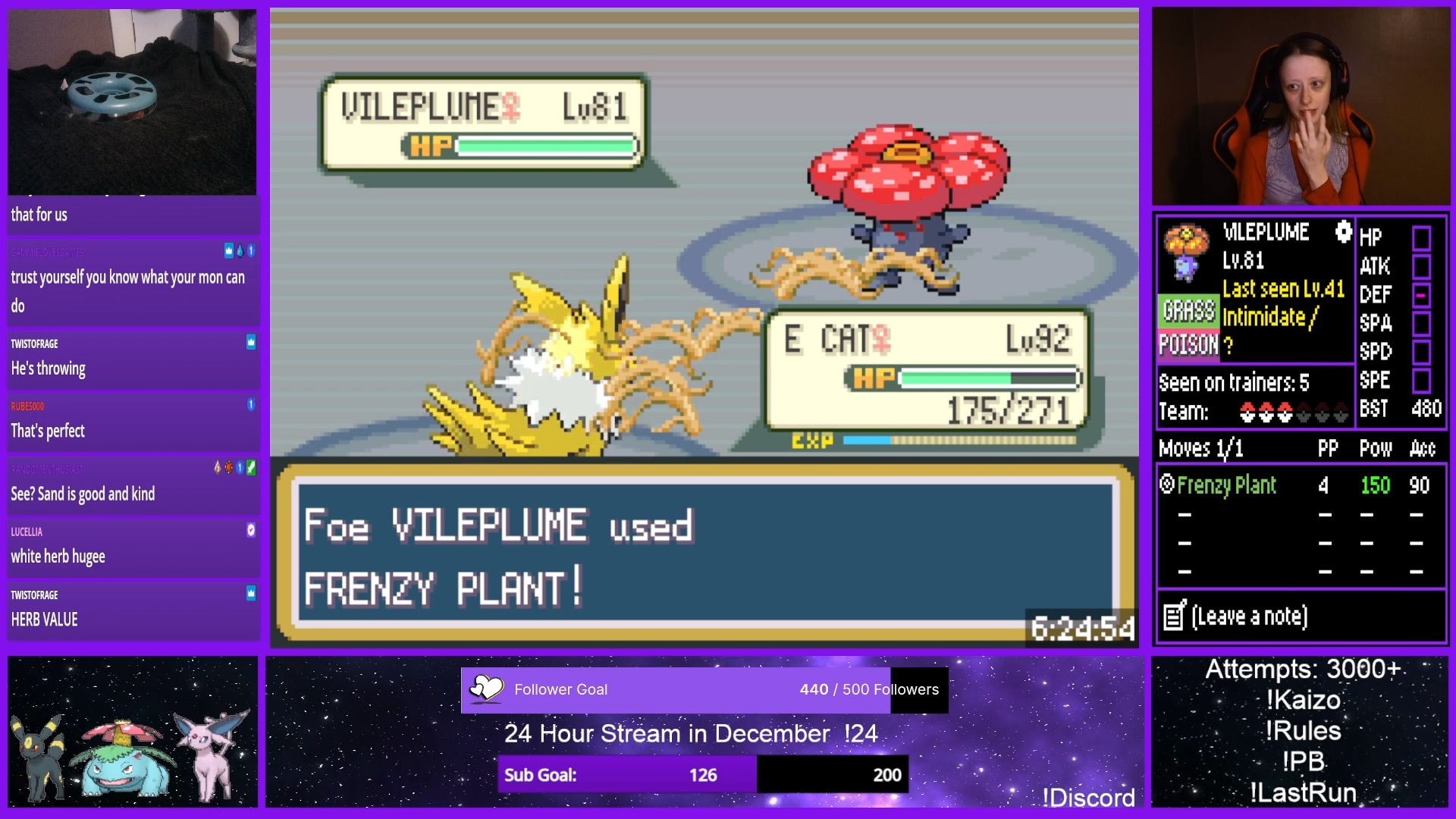The image size is (1456, 819).
Task: Toggle the SPE stat marker box
Action: click(x=1421, y=381)
